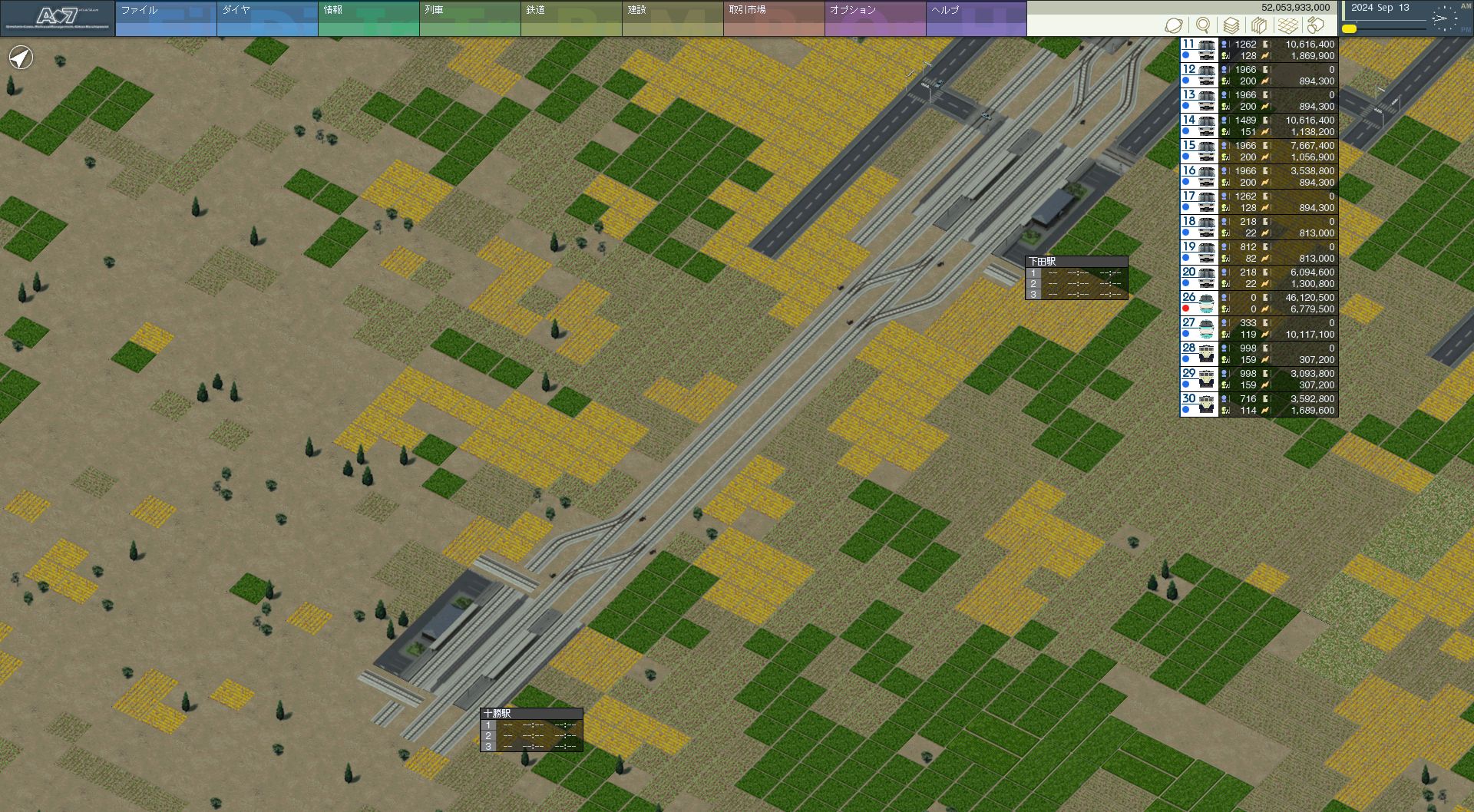Image resolution: width=1474 pixels, height=812 pixels.
Task: Open the 列車 (Train) menu
Action: (469, 18)
